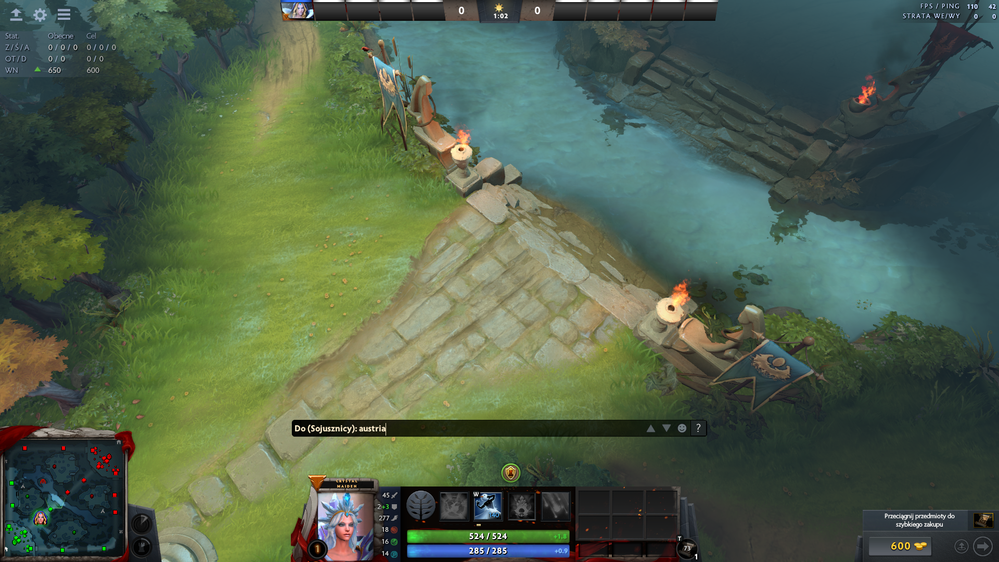Screen dimensions: 999x562
Task: Click the chat scroll up arrow
Action: 650,428
